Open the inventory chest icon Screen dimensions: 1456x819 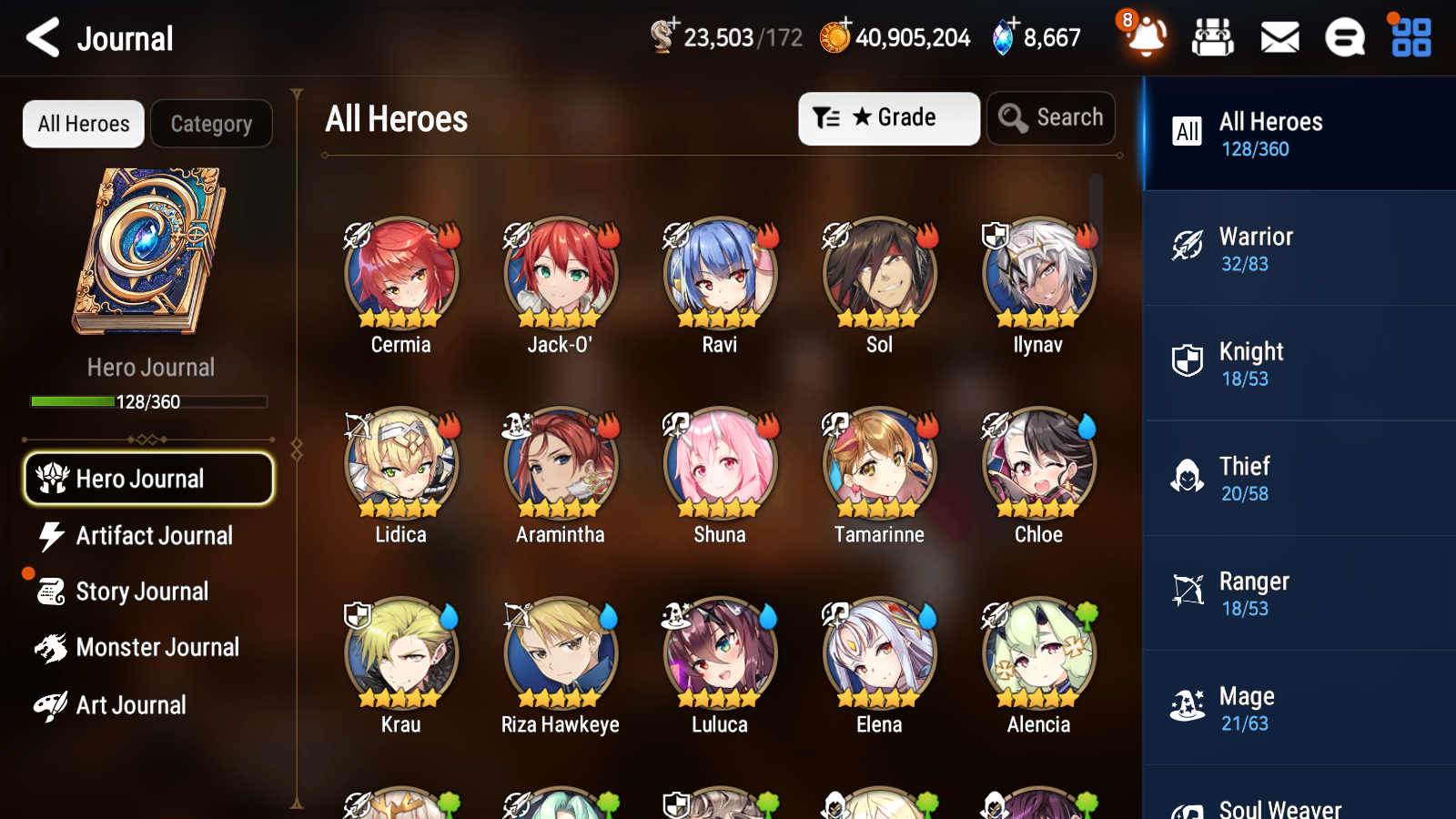click(x=1214, y=37)
